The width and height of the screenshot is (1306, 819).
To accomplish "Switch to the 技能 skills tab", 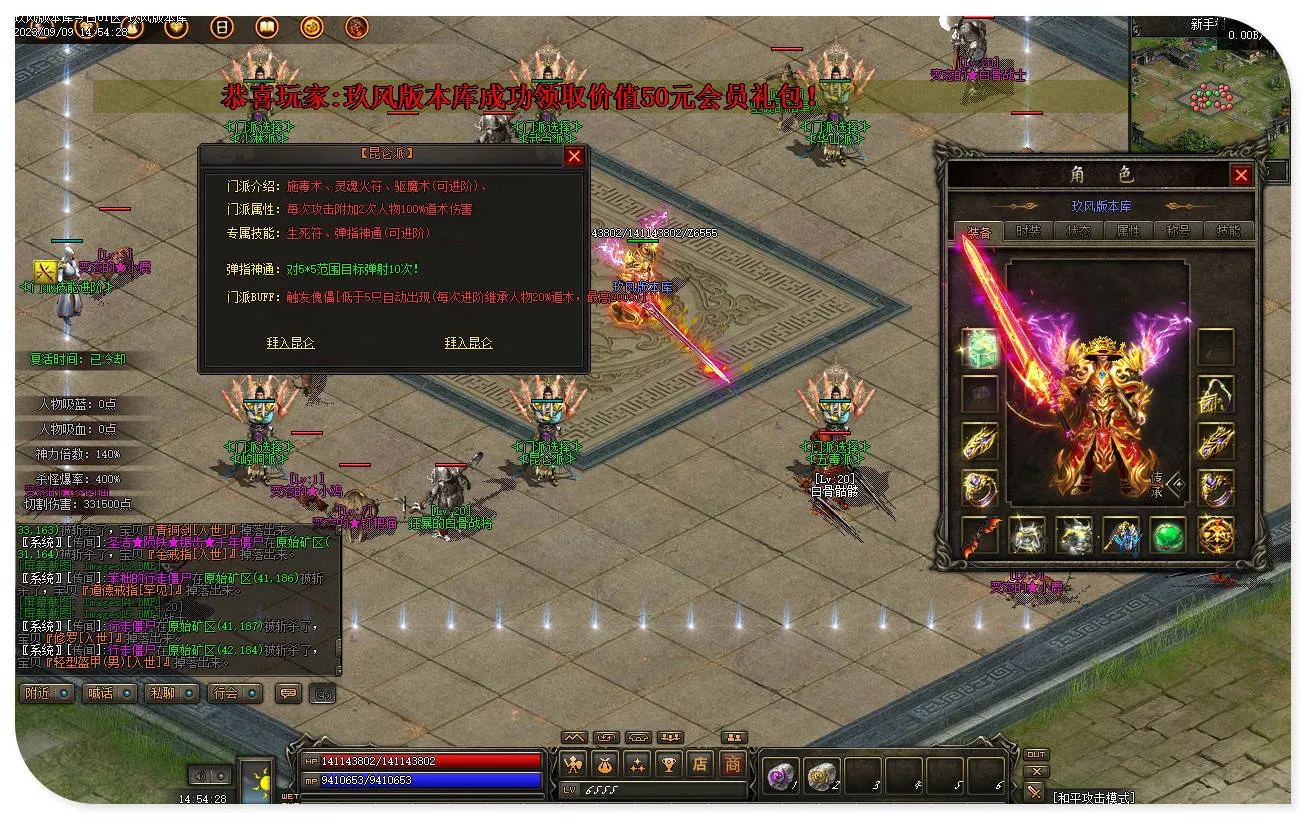I will coord(1228,230).
